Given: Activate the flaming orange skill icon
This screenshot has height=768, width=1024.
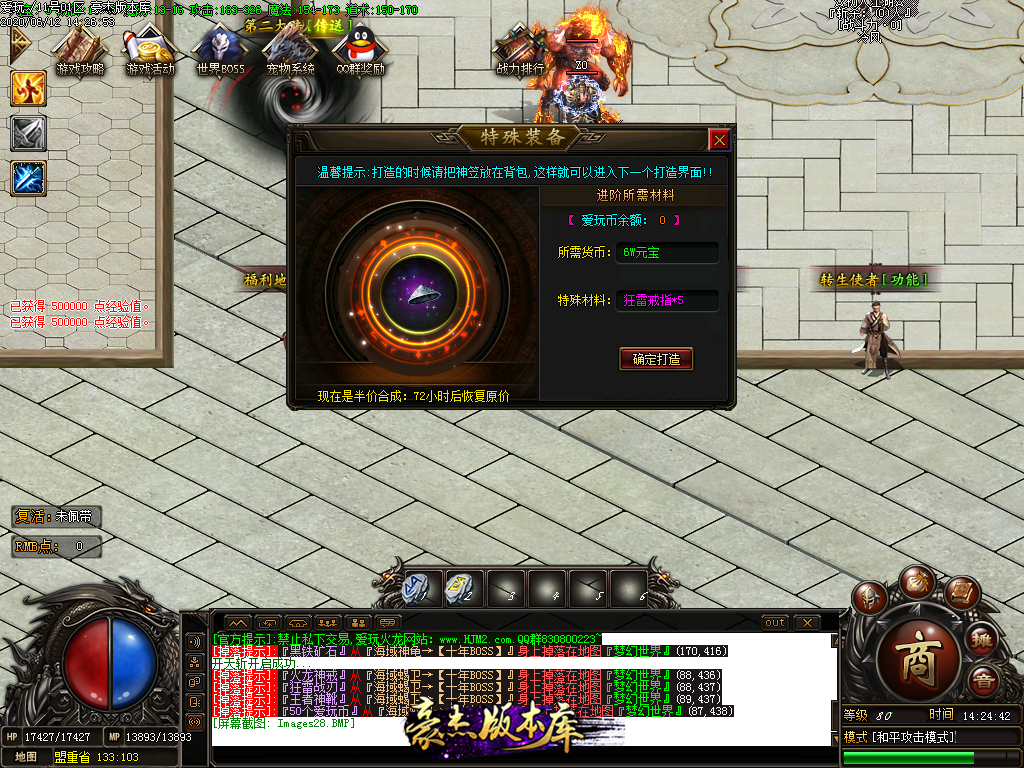Looking at the screenshot, I should coord(28,89).
